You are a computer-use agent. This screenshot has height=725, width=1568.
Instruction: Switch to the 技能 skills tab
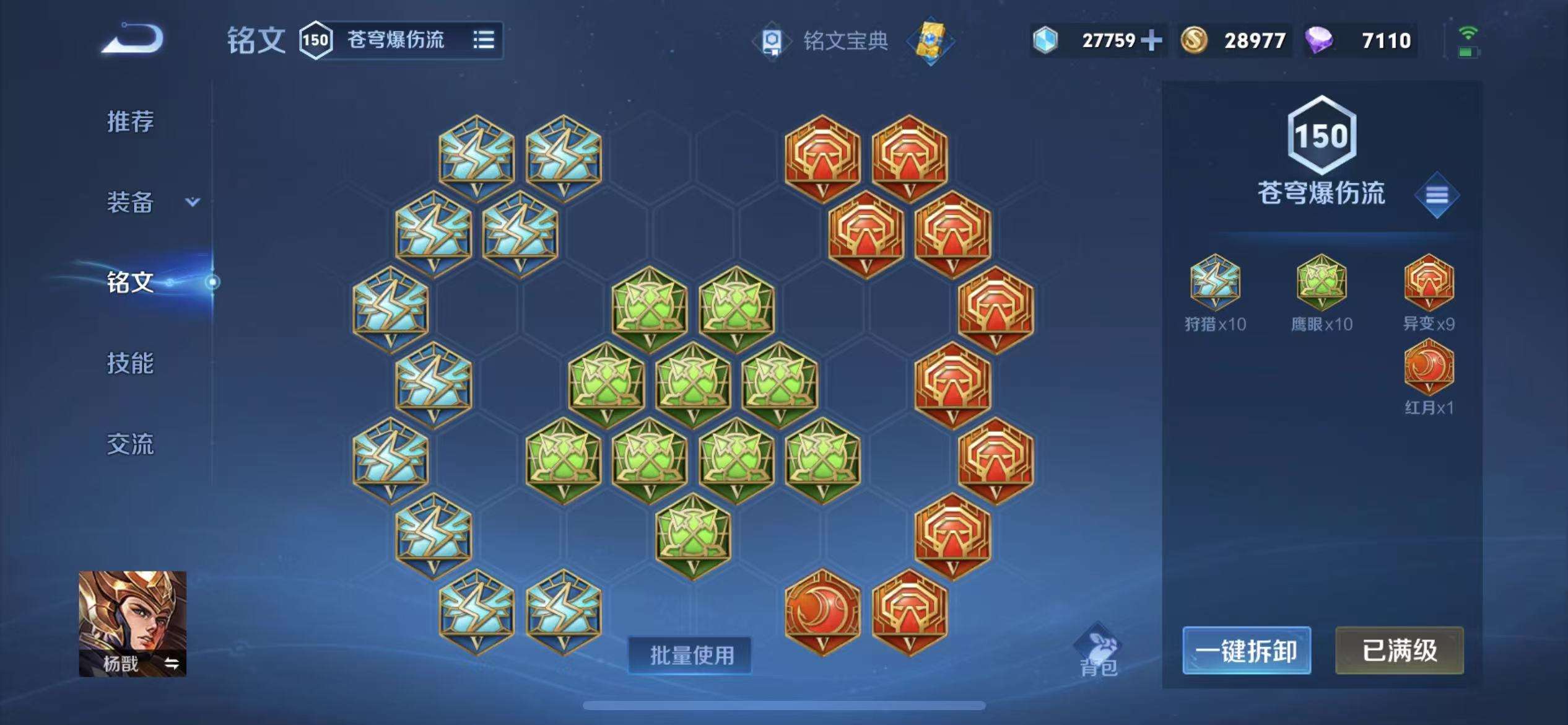[x=130, y=363]
